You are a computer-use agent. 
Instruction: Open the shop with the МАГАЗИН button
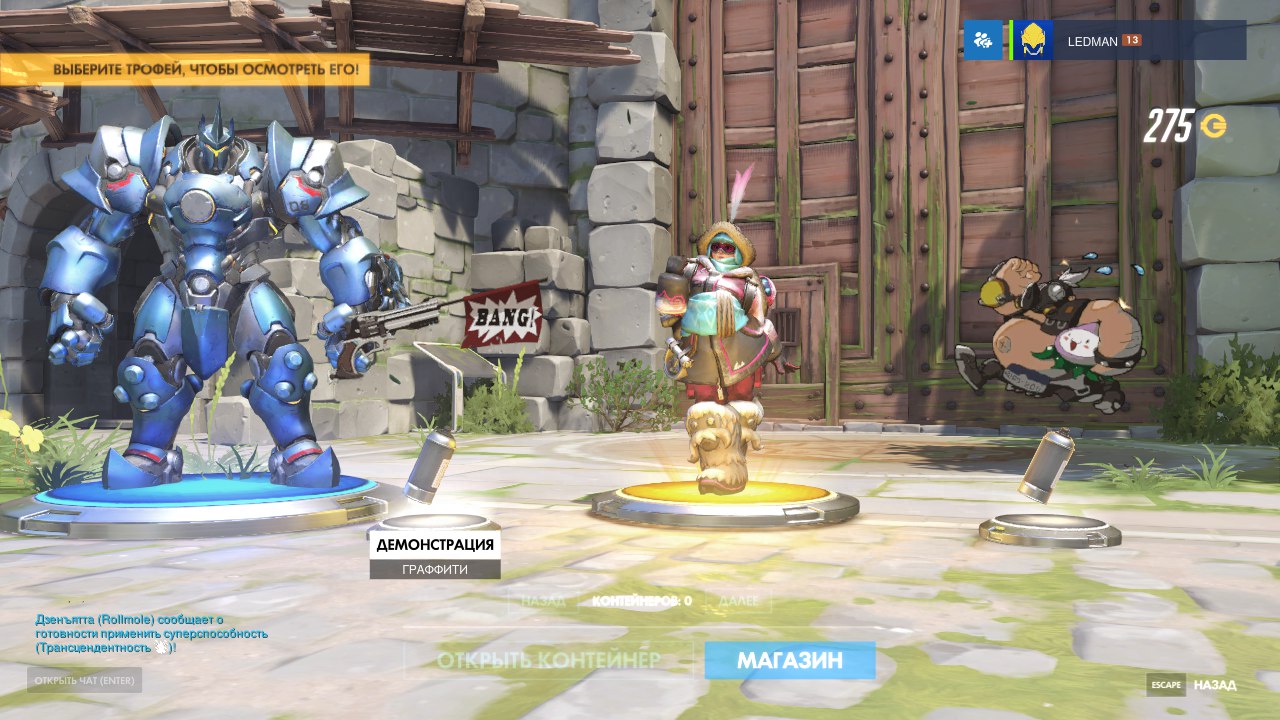[789, 660]
